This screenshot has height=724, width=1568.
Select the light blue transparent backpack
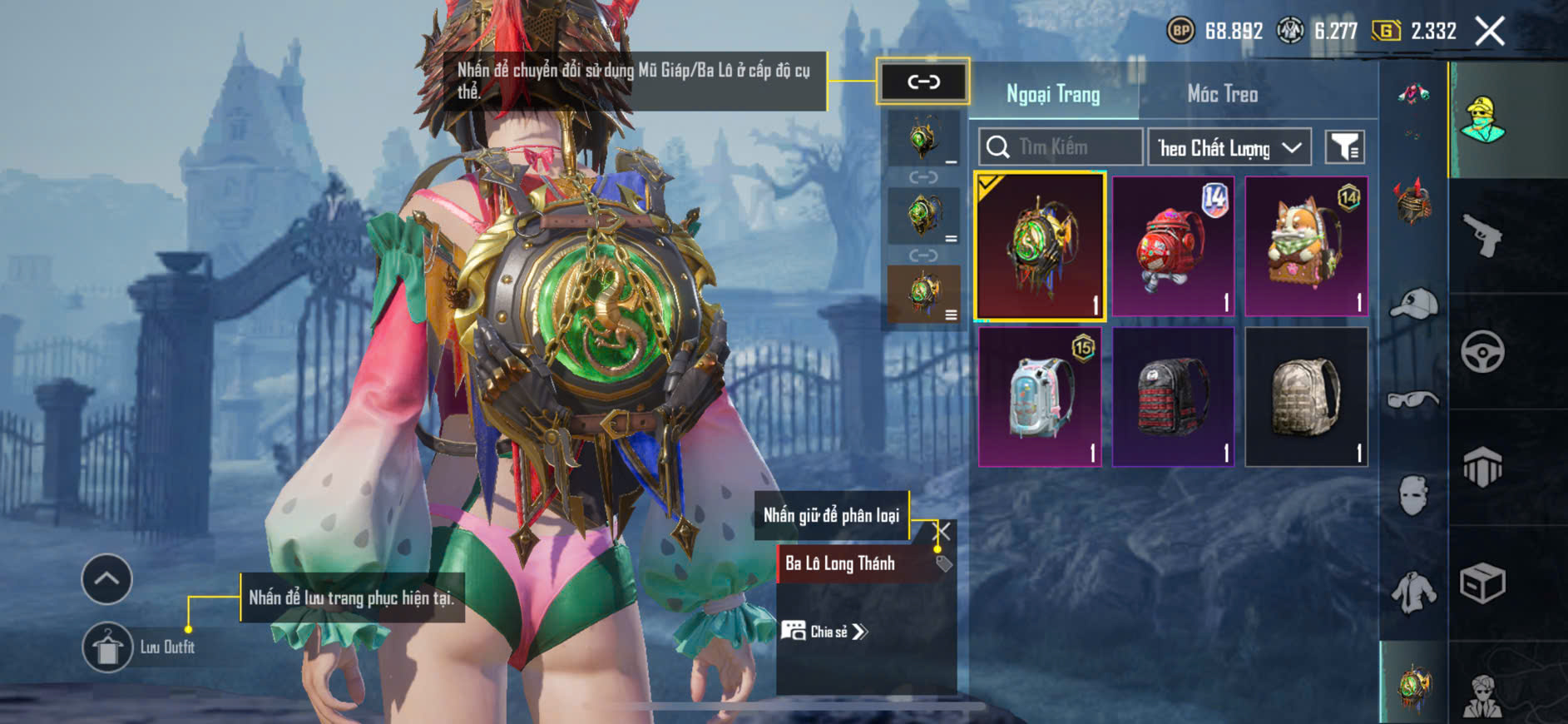(1040, 397)
